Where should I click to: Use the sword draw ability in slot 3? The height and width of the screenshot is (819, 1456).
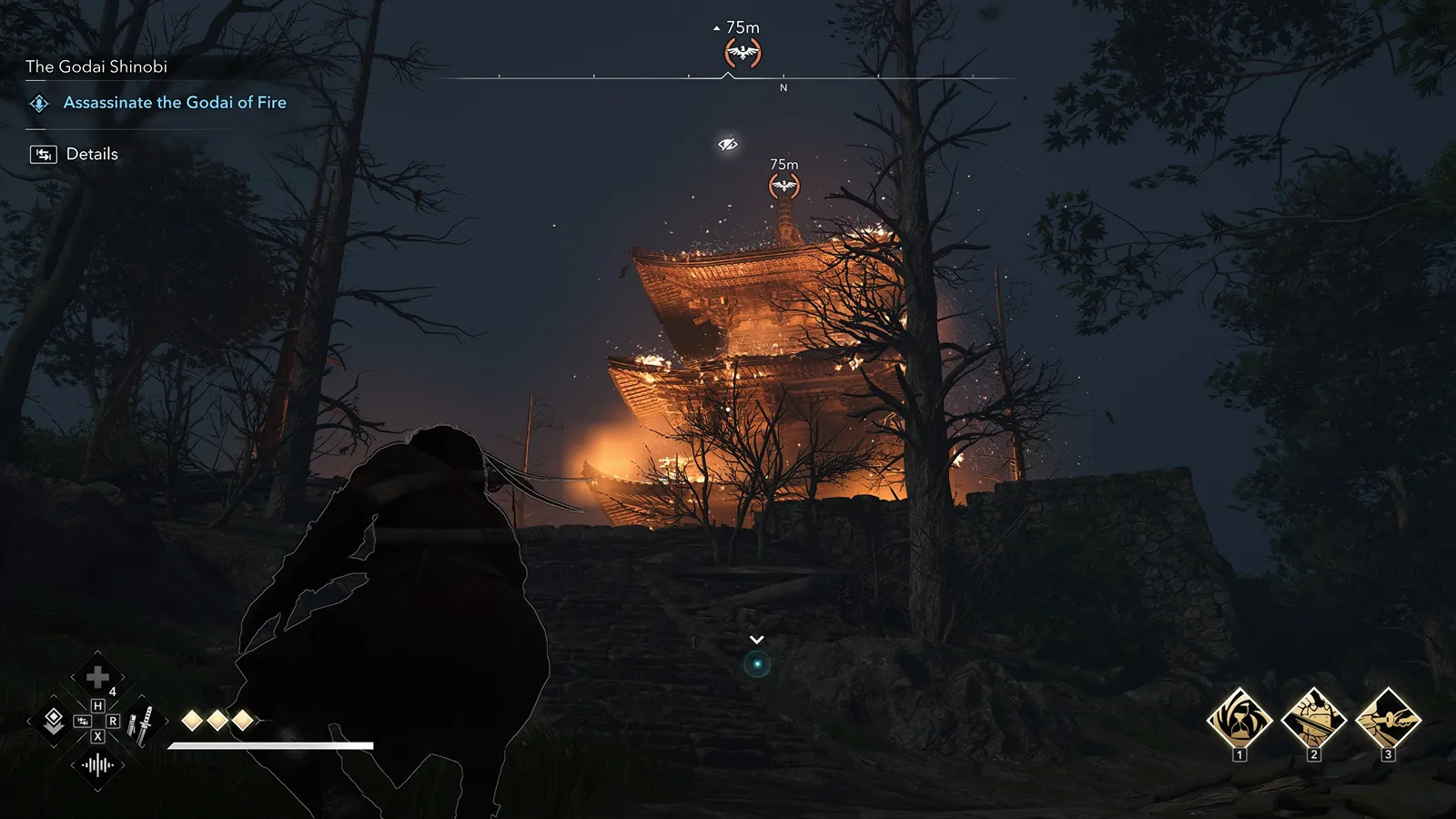pyautogui.click(x=1388, y=719)
